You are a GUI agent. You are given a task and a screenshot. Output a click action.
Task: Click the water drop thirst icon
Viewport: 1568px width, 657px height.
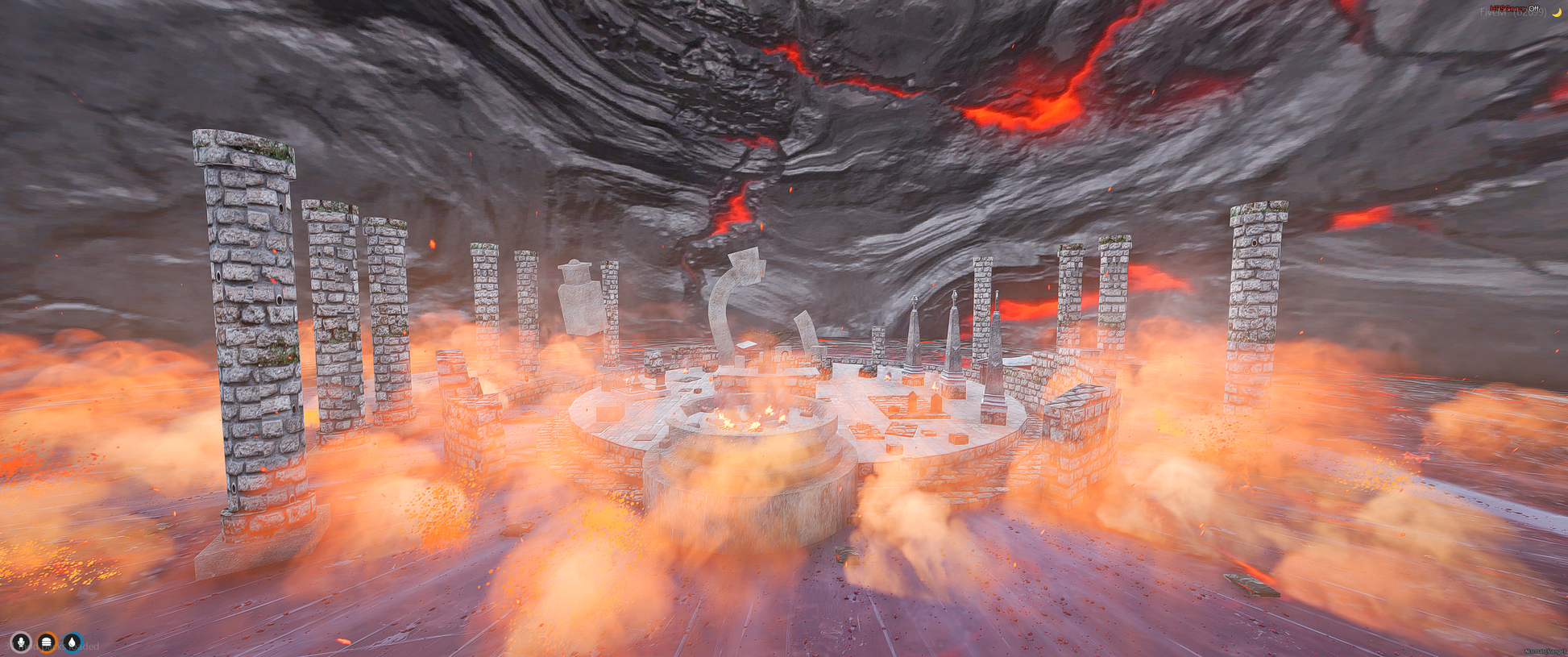[73, 642]
